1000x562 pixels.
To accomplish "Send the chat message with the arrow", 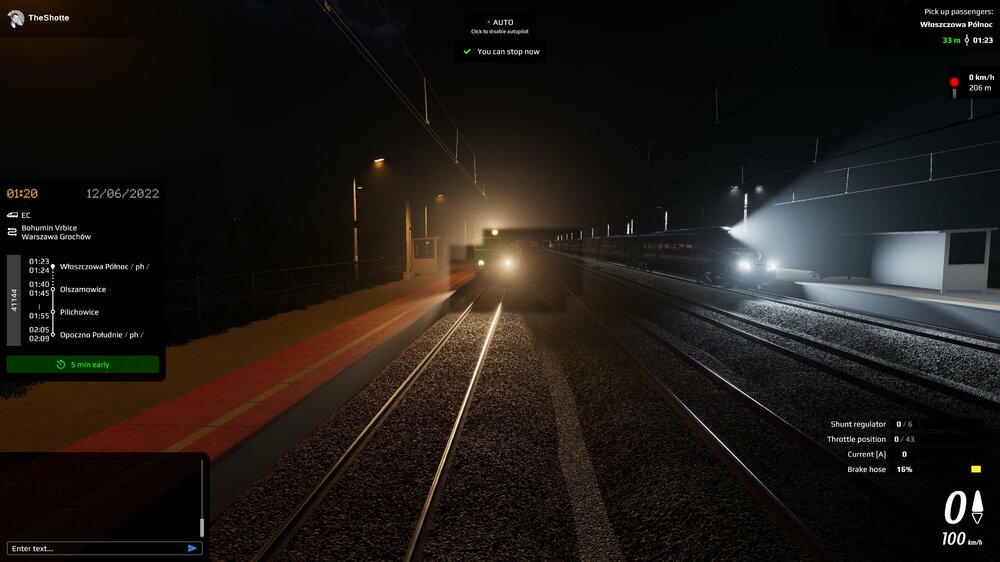I will 192,548.
